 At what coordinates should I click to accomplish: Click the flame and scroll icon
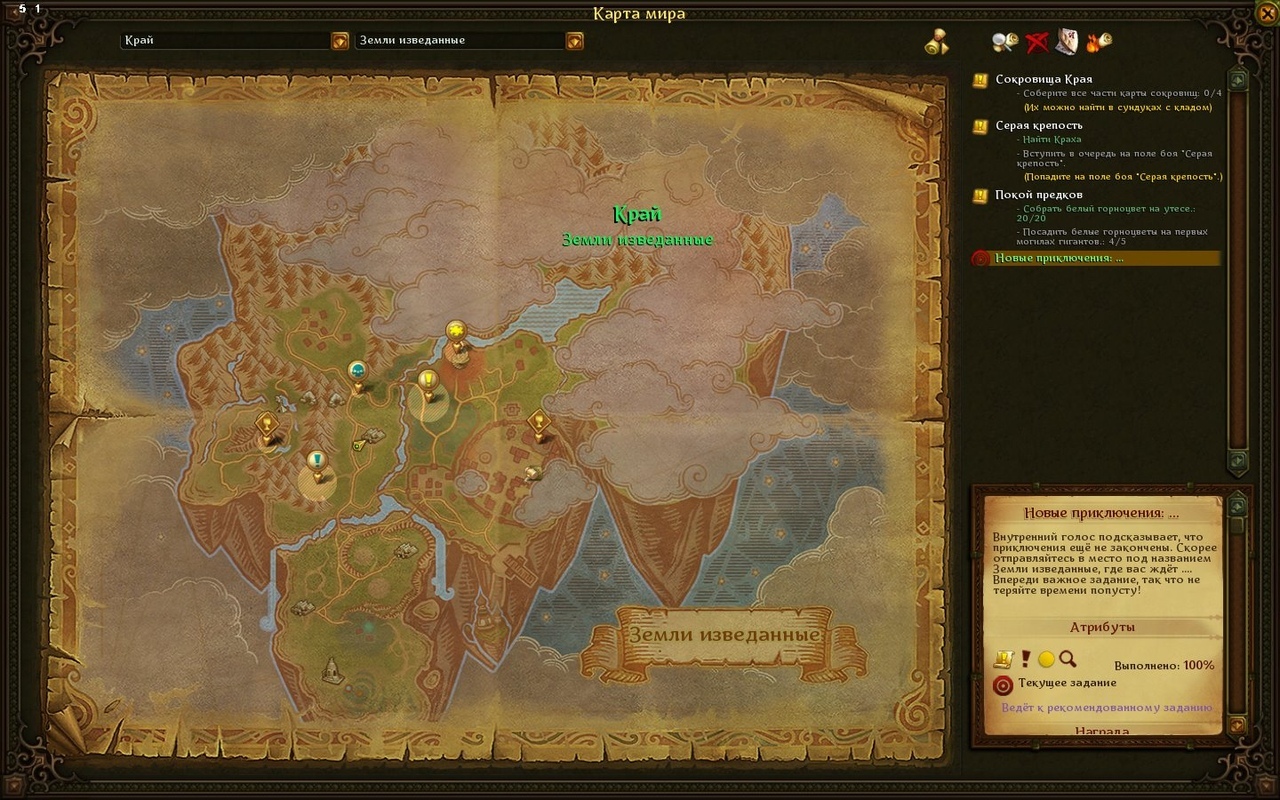(1098, 42)
